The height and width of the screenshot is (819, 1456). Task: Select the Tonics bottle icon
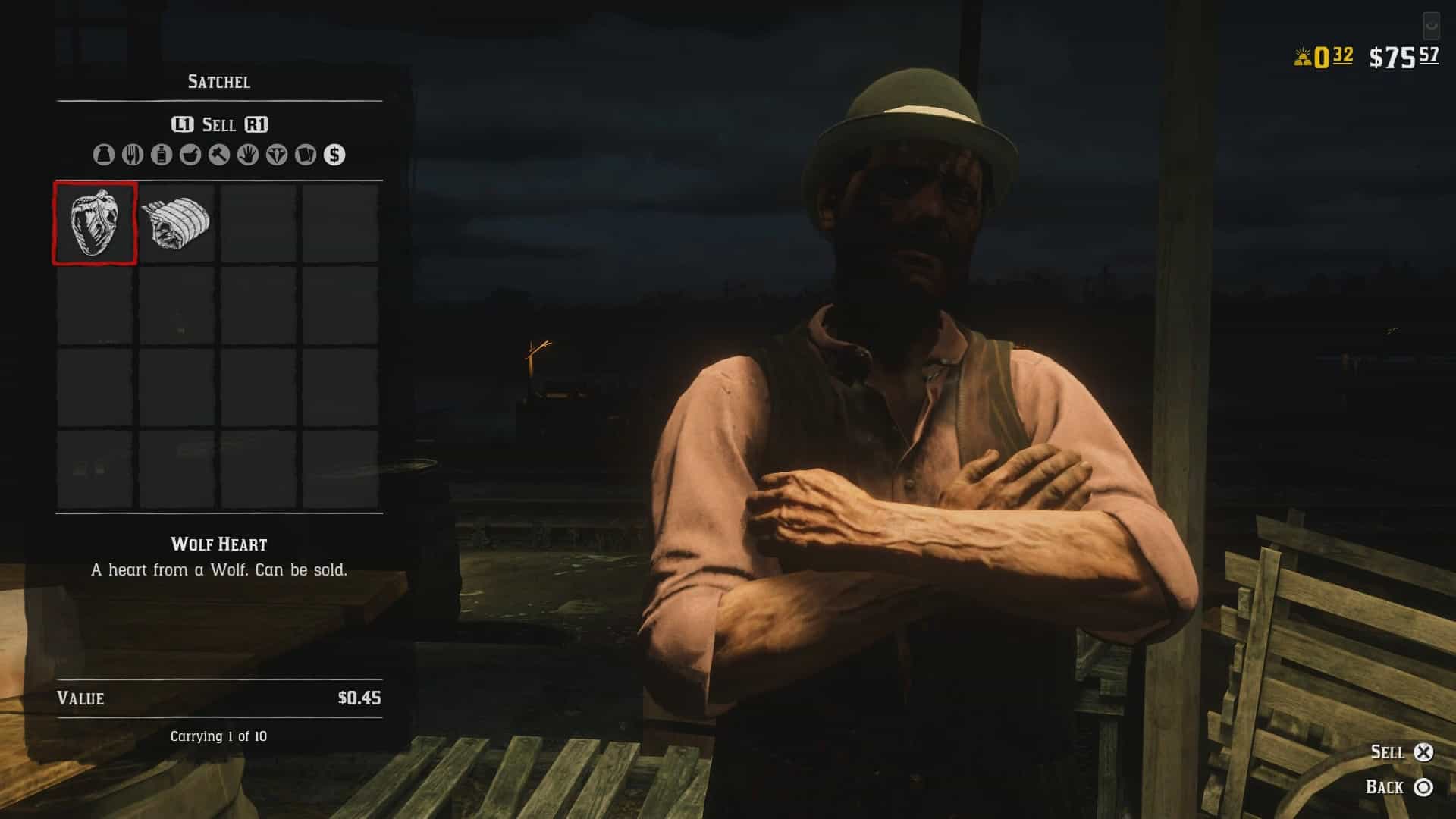161,157
